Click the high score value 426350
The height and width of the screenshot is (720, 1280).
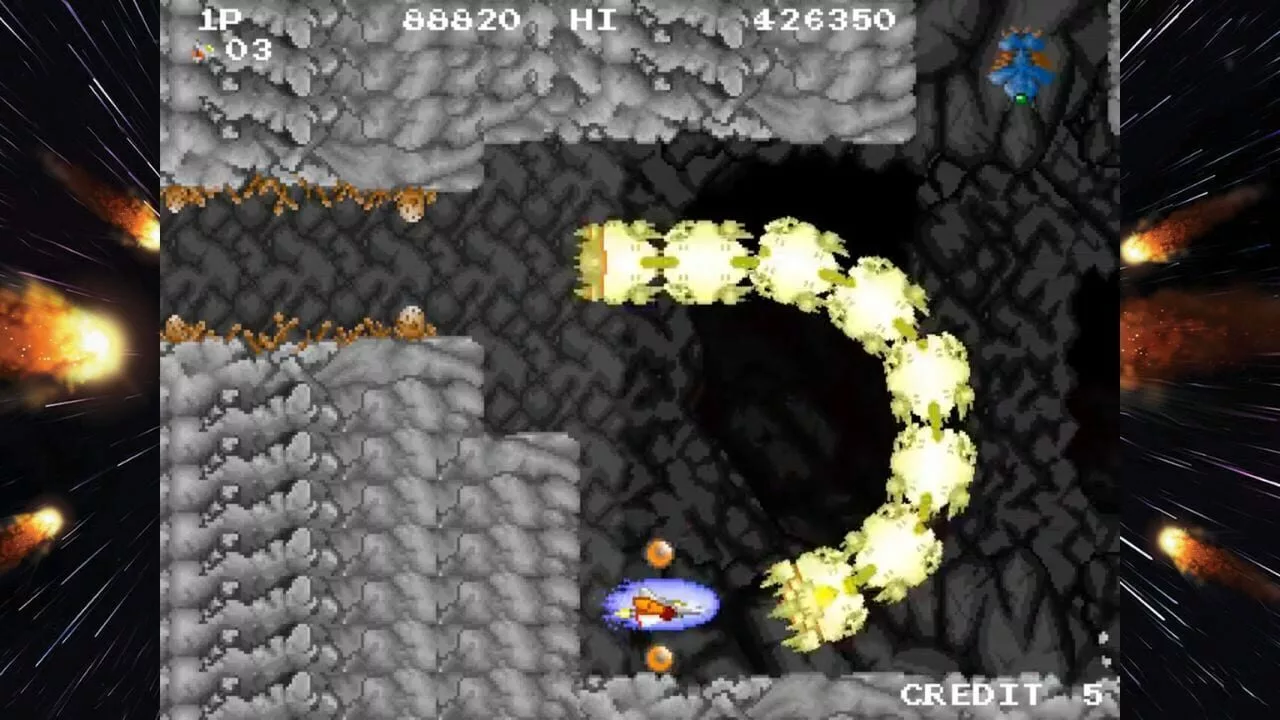[x=822, y=18]
